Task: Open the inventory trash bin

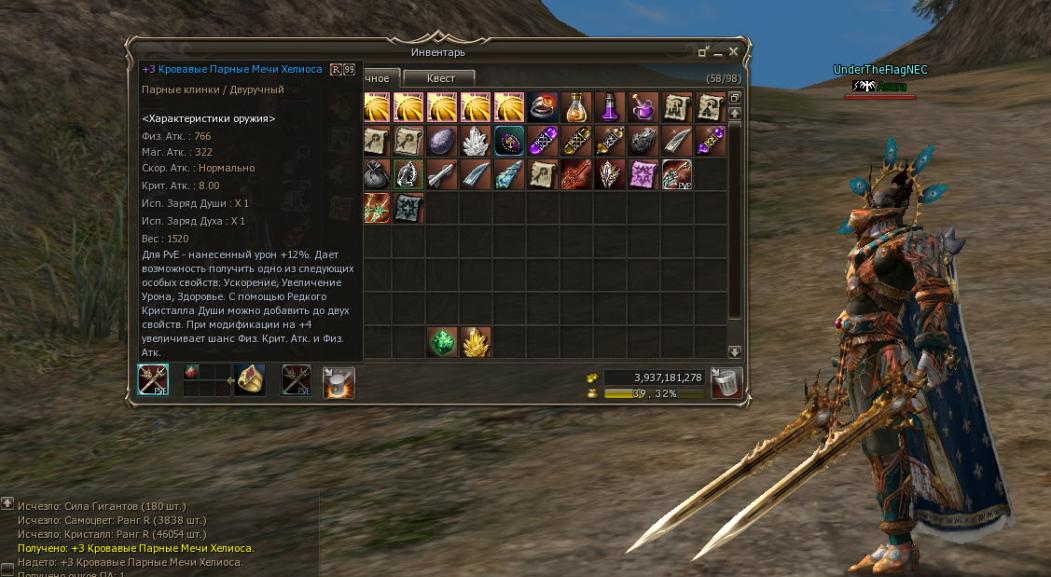Action: pos(727,383)
